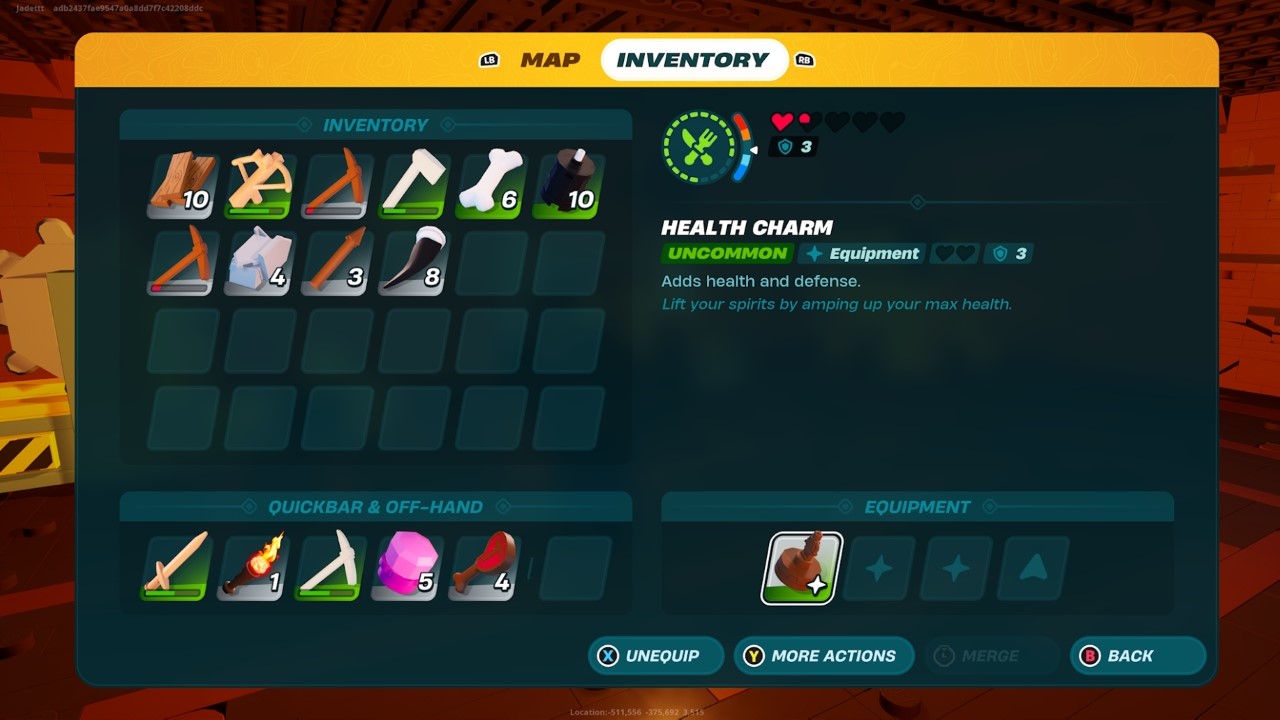Select the white pickaxe in quickbar
Viewport: 1280px width, 720px height.
(330, 567)
